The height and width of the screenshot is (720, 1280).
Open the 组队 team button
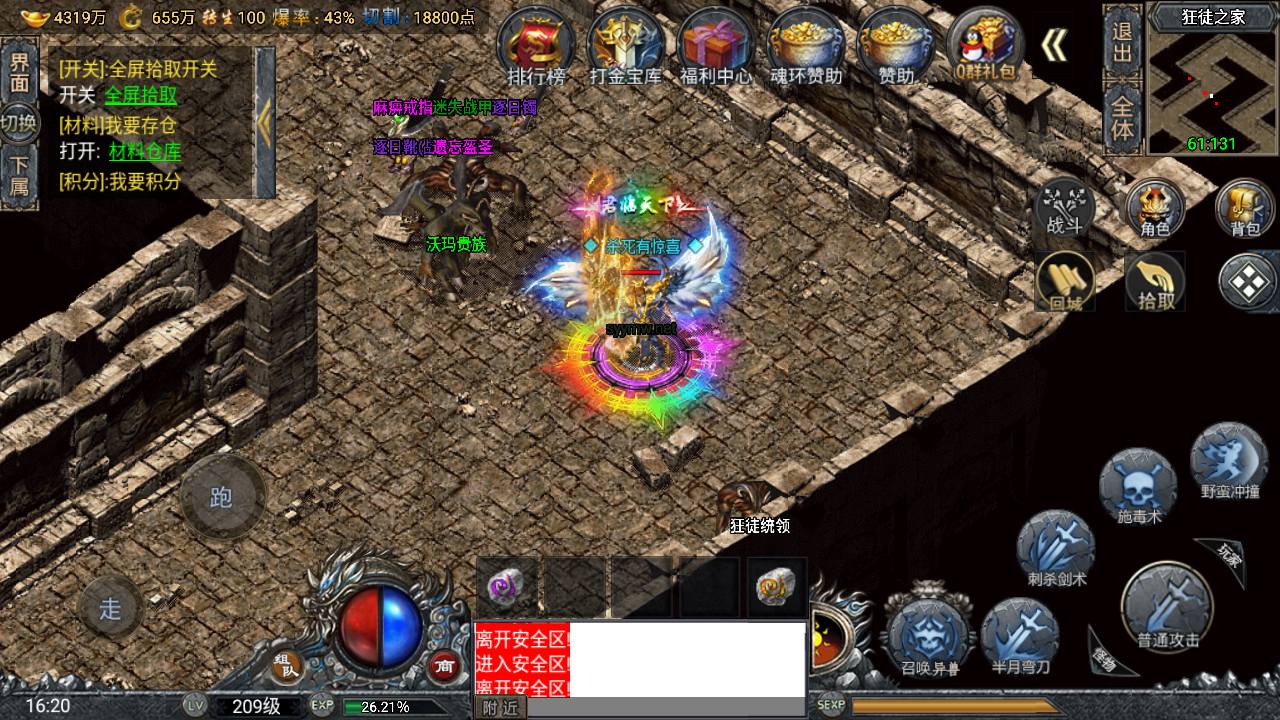click(x=287, y=664)
